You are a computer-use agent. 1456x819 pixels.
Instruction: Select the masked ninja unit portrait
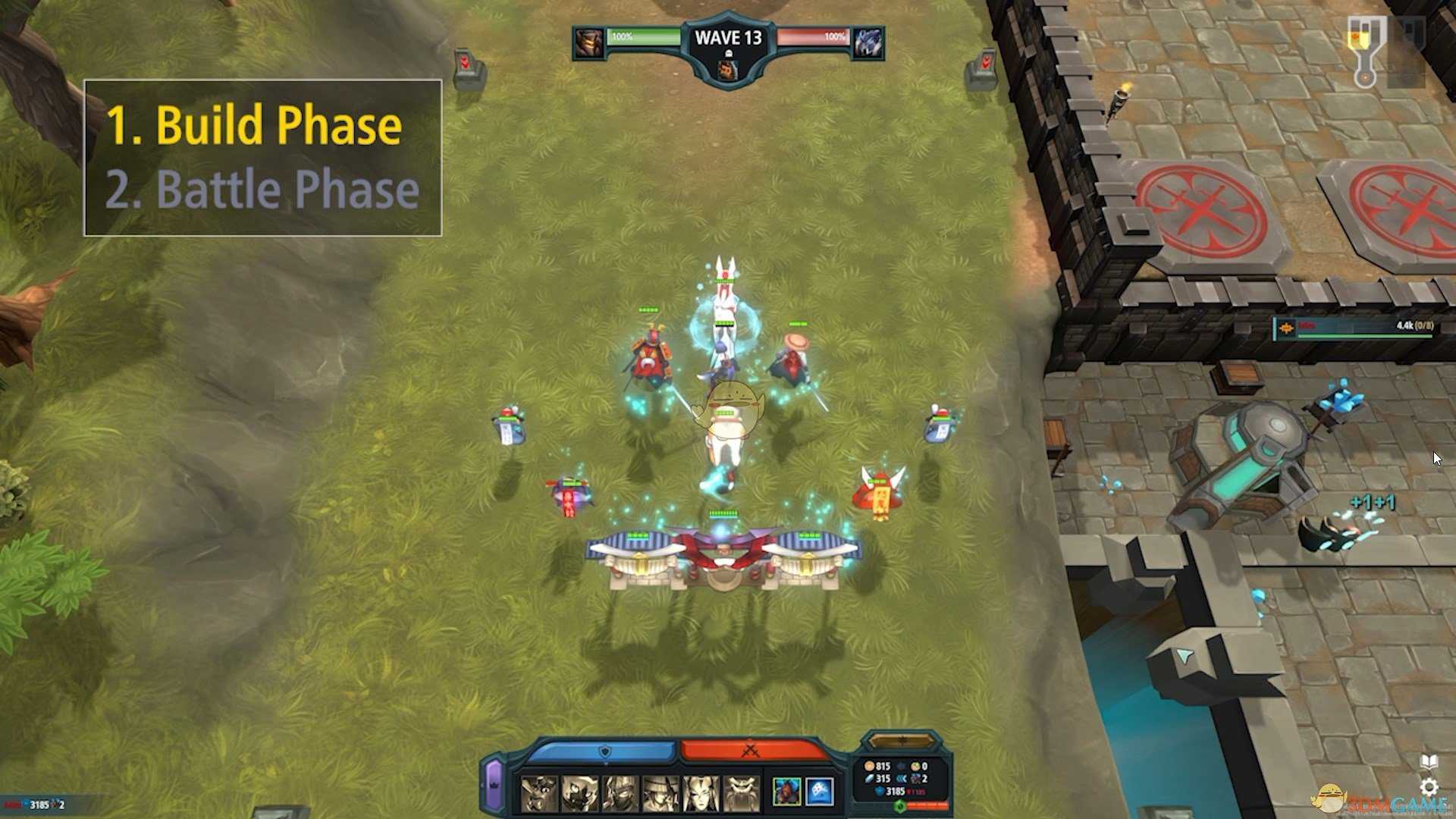pos(620,793)
